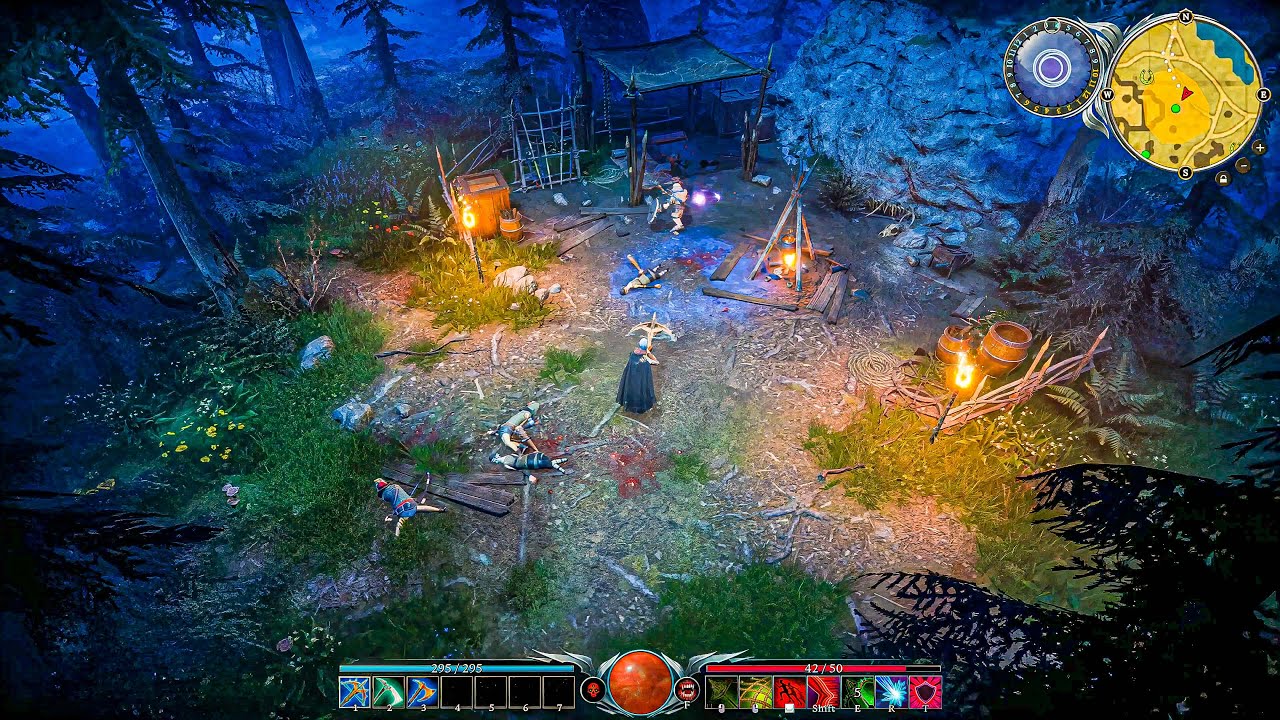Activate the crimson shield T ability
The height and width of the screenshot is (720, 1280).
925,692
